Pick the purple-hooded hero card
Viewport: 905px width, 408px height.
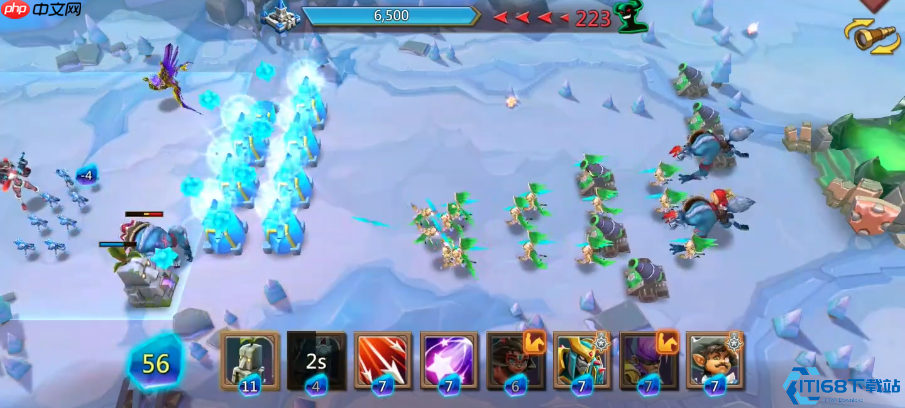(649, 360)
